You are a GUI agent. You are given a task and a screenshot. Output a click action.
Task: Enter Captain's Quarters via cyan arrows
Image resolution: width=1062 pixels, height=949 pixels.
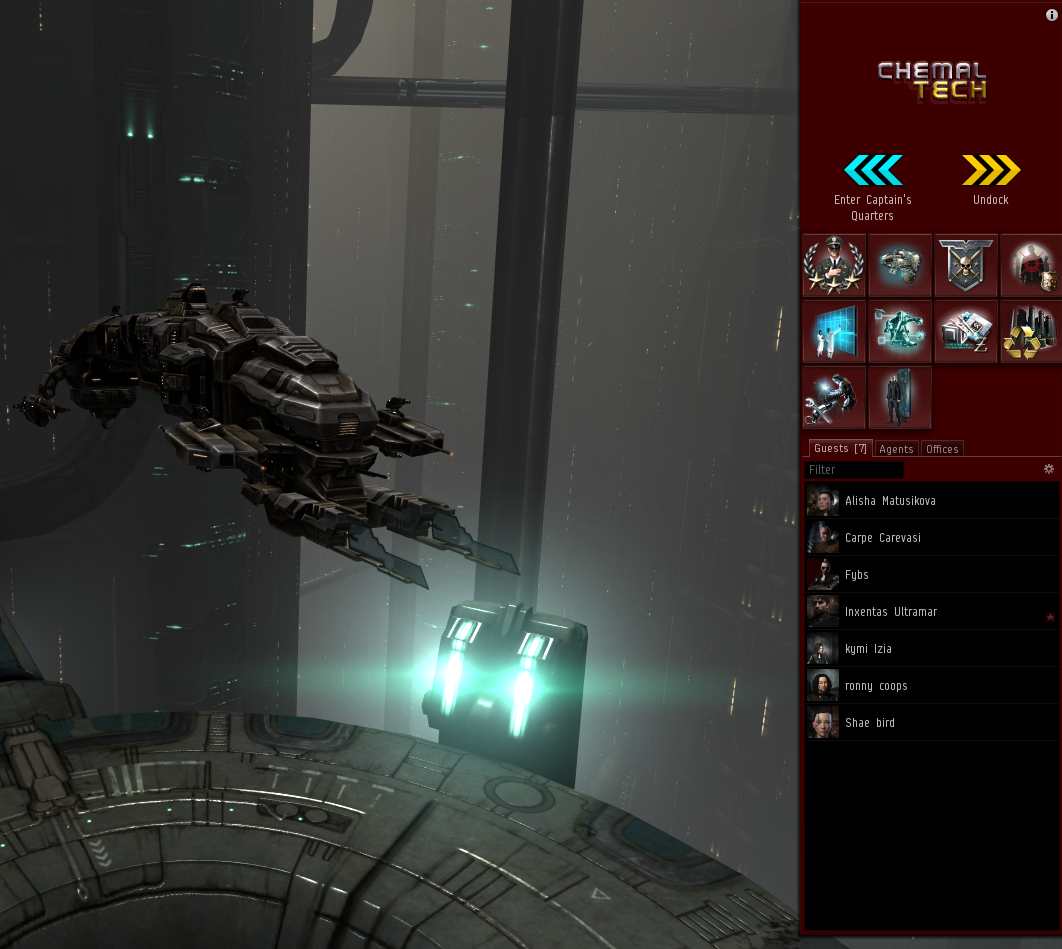(x=873, y=171)
